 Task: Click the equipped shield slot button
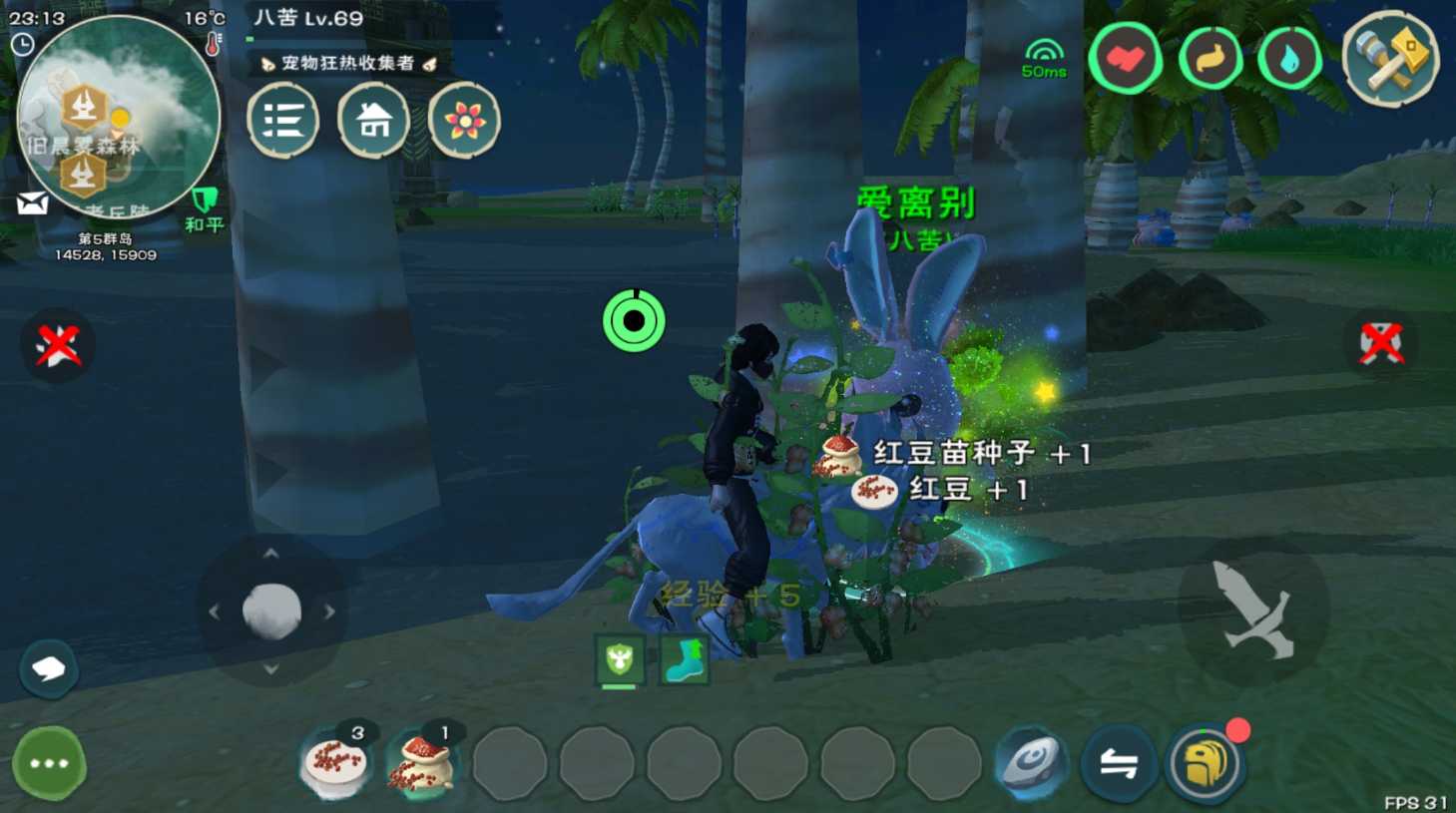[x=619, y=658]
